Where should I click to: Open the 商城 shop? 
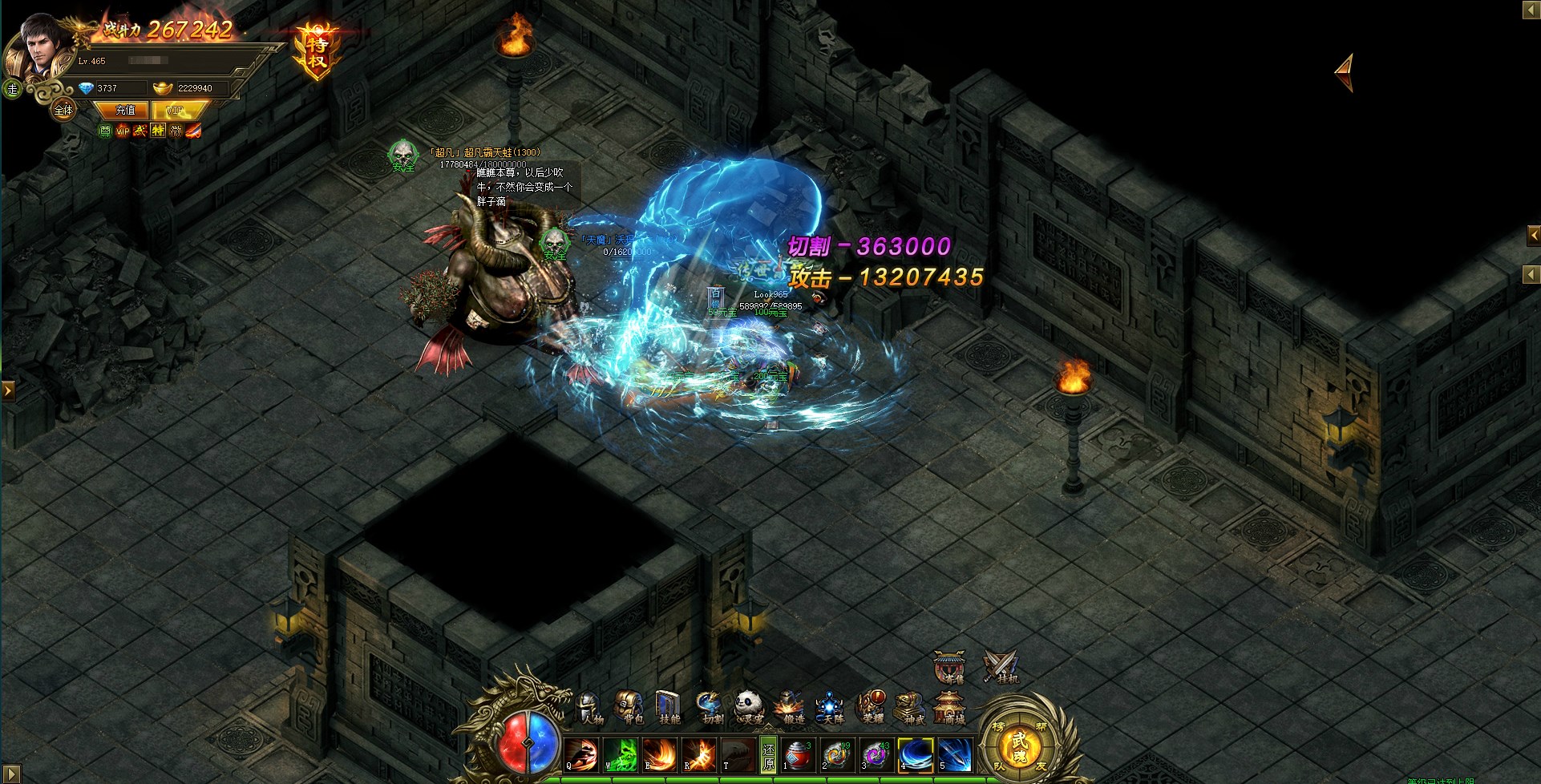[x=950, y=709]
